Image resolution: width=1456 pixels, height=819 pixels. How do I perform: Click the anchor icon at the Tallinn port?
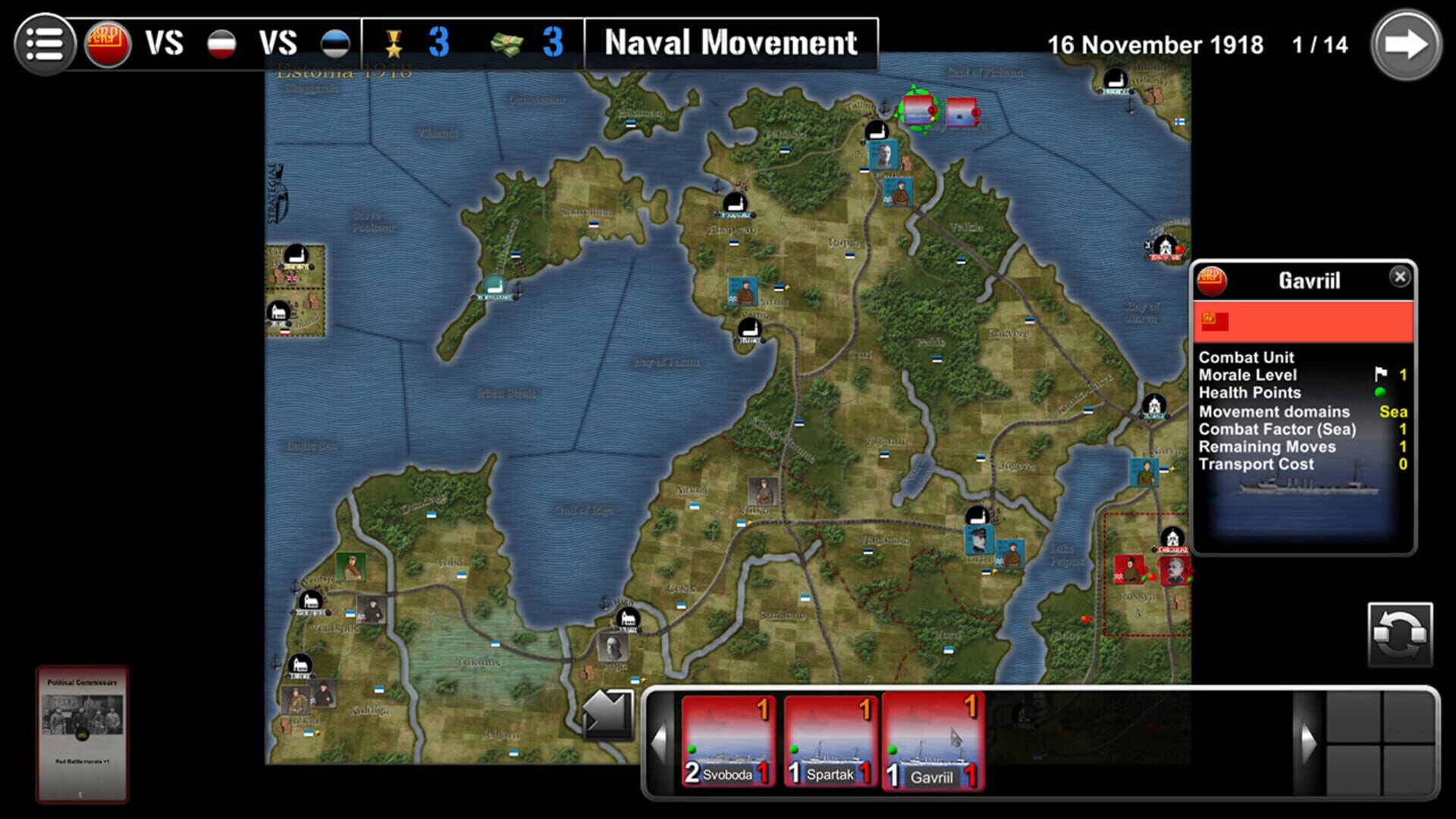coord(886,105)
